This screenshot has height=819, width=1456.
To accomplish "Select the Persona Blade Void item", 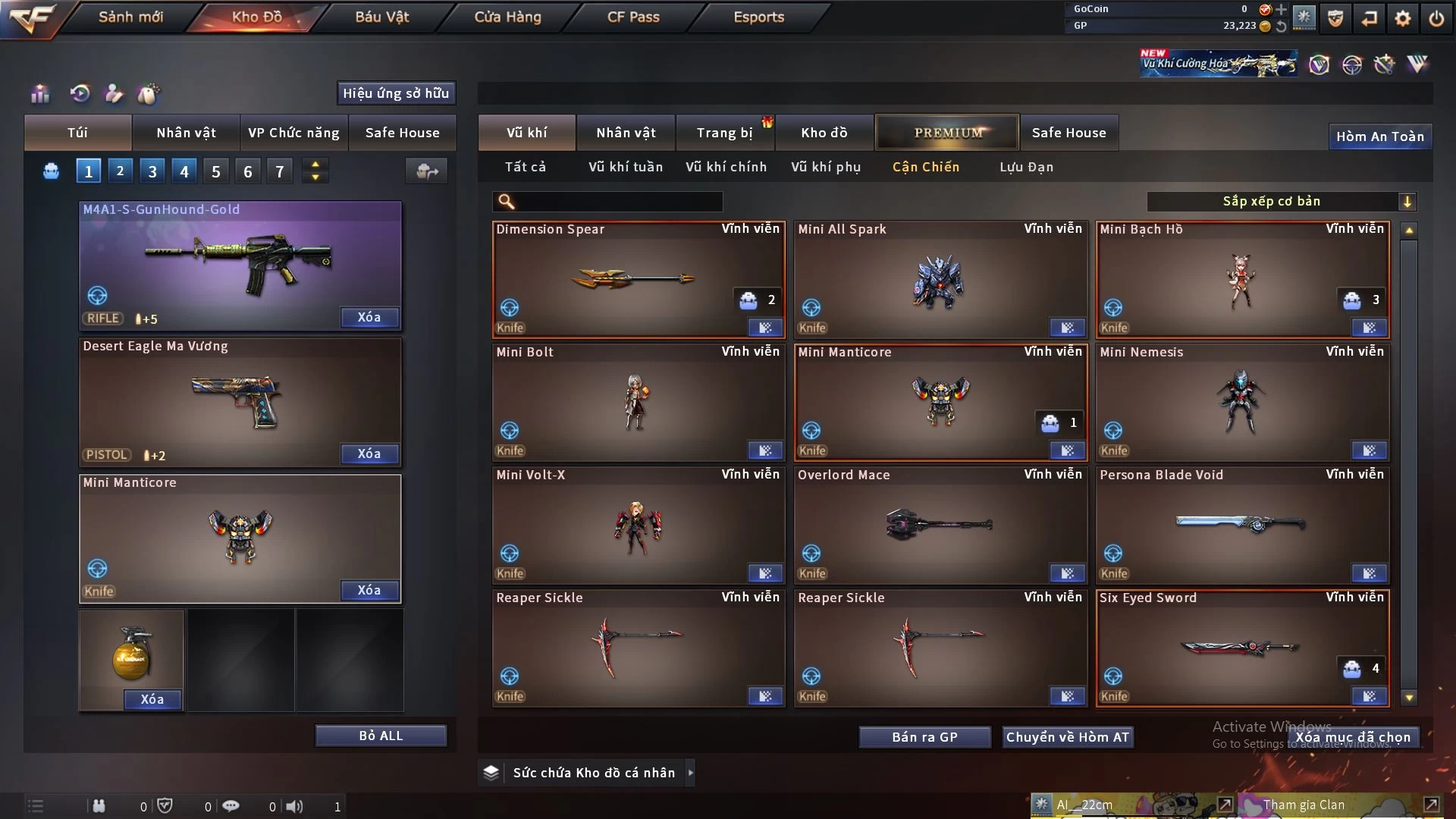I will click(x=1241, y=525).
